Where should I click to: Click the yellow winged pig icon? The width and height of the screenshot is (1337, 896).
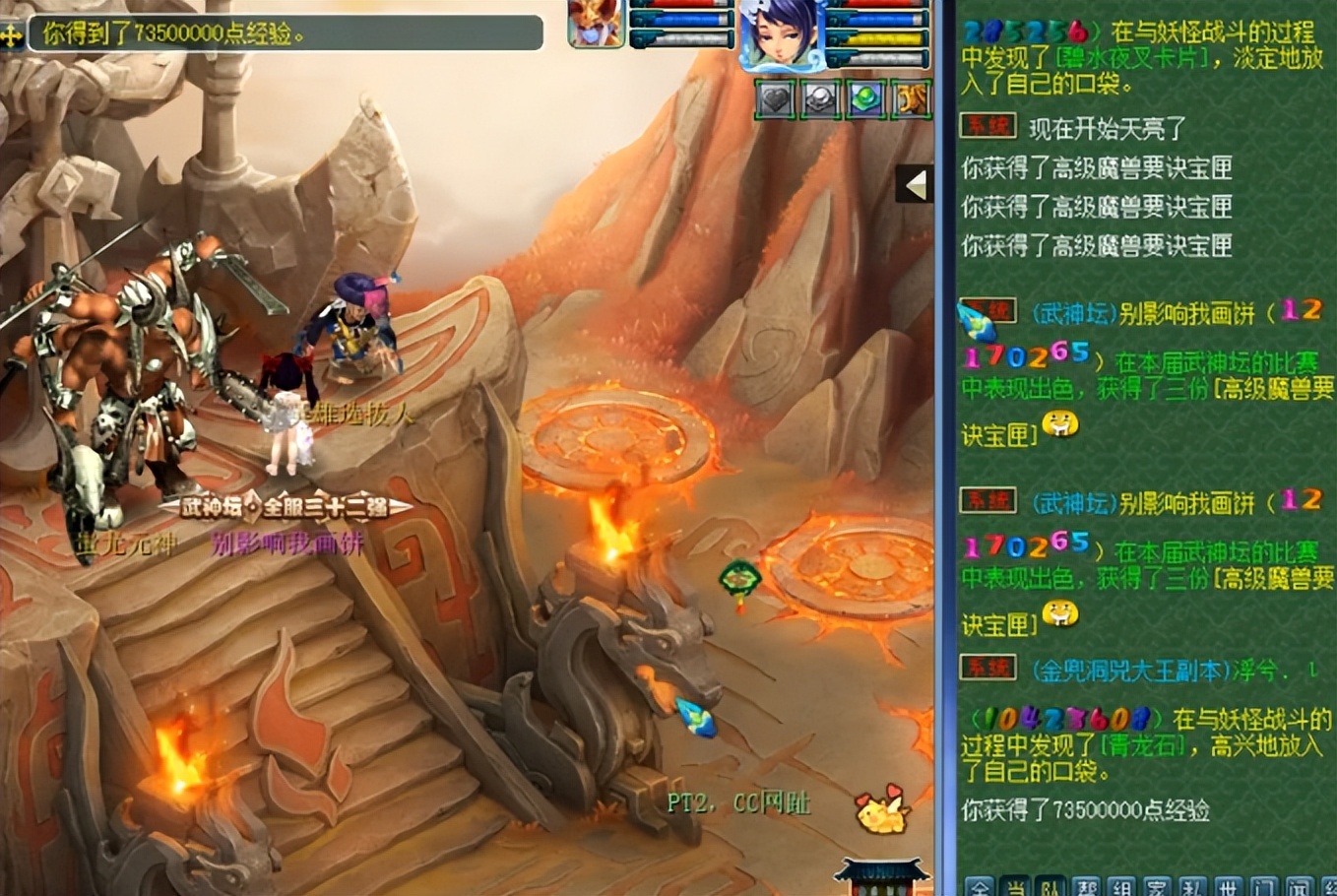(879, 811)
